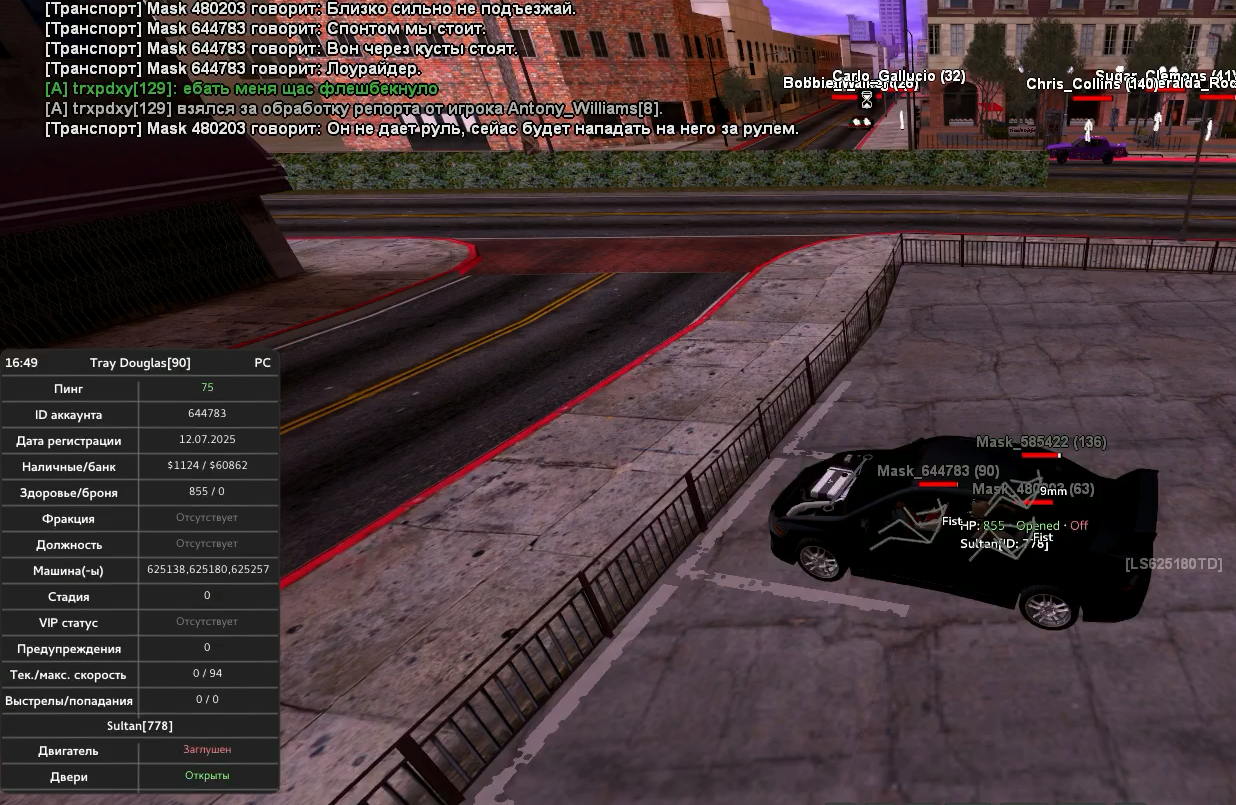This screenshot has width=1236, height=805.
Task: Click the Sultan[778] vehicle row
Action: coord(140,726)
